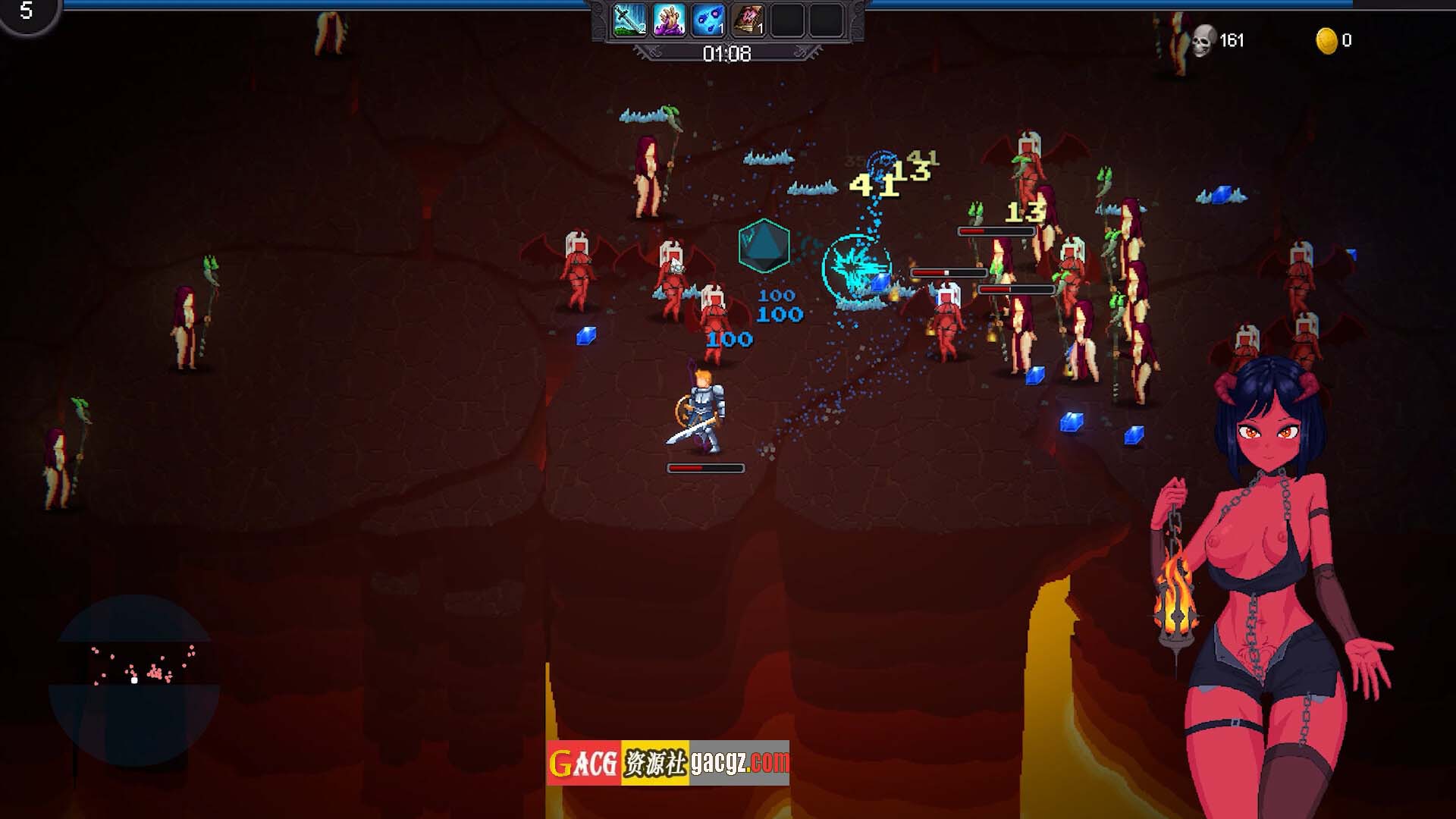Select the spellbook ability icon
This screenshot has width=1456, height=819.
pyautogui.click(x=748, y=20)
